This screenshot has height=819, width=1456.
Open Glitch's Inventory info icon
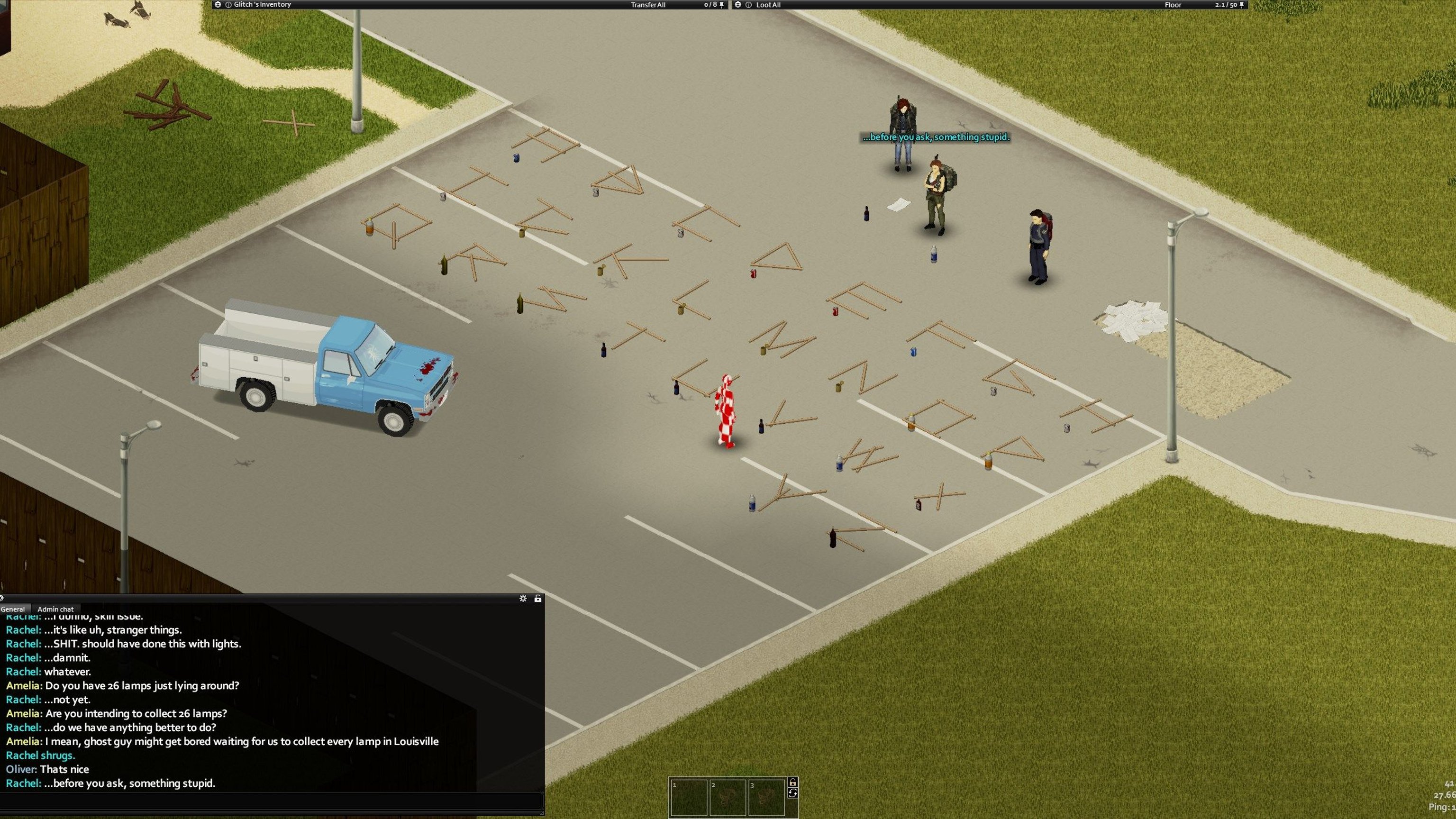coord(228,5)
